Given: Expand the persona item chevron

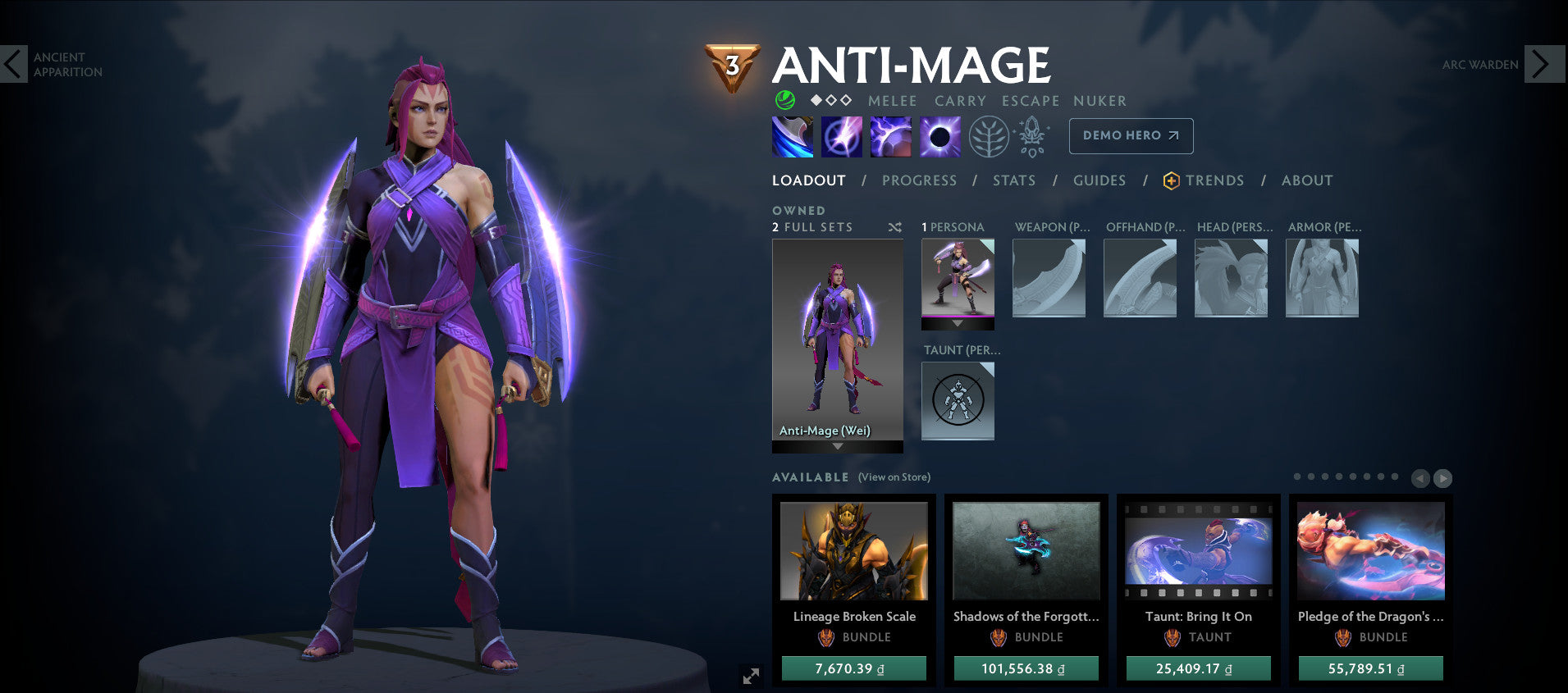Looking at the screenshot, I should 957,323.
